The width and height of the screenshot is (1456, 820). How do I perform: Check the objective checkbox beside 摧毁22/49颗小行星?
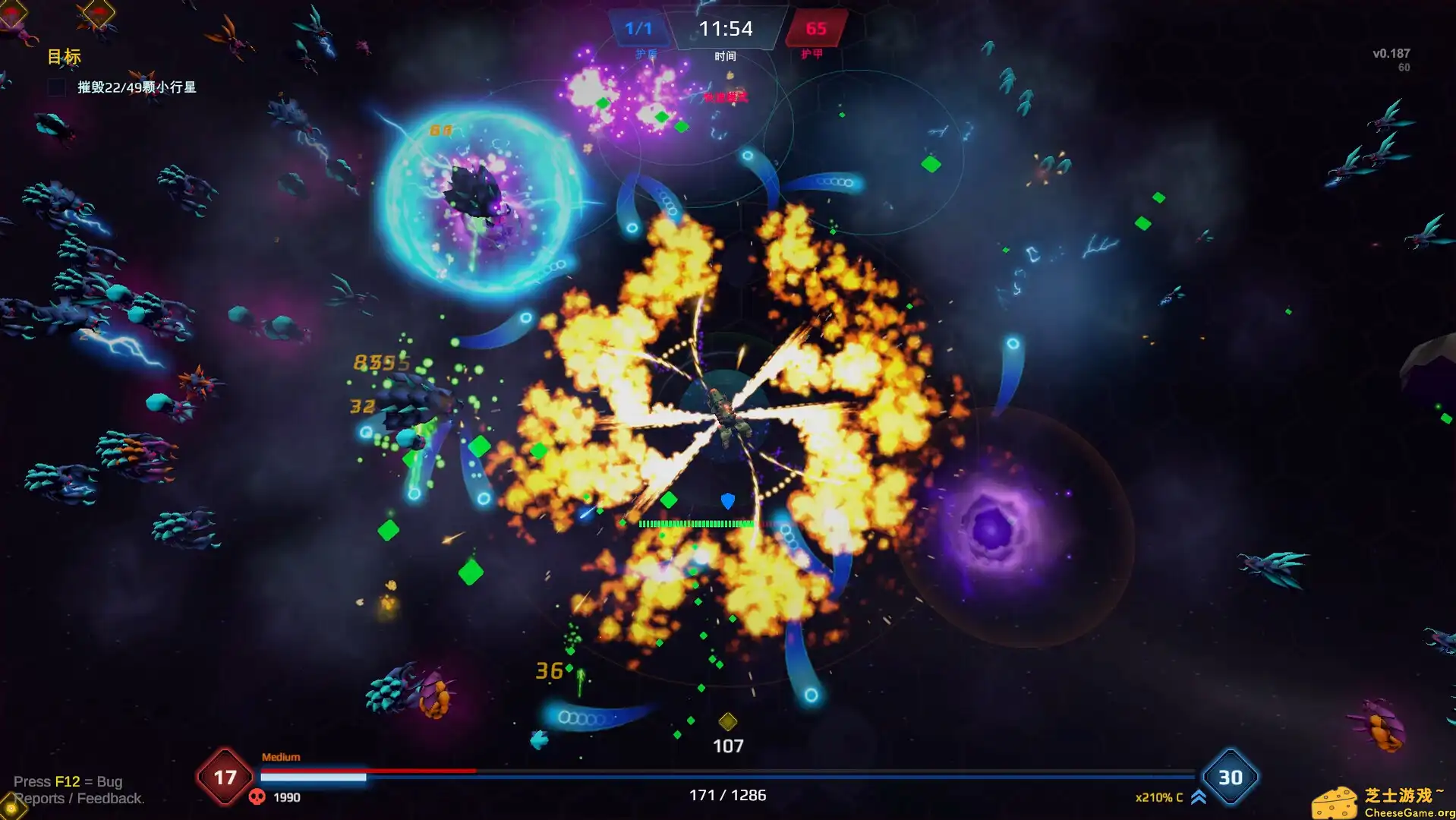tap(56, 87)
